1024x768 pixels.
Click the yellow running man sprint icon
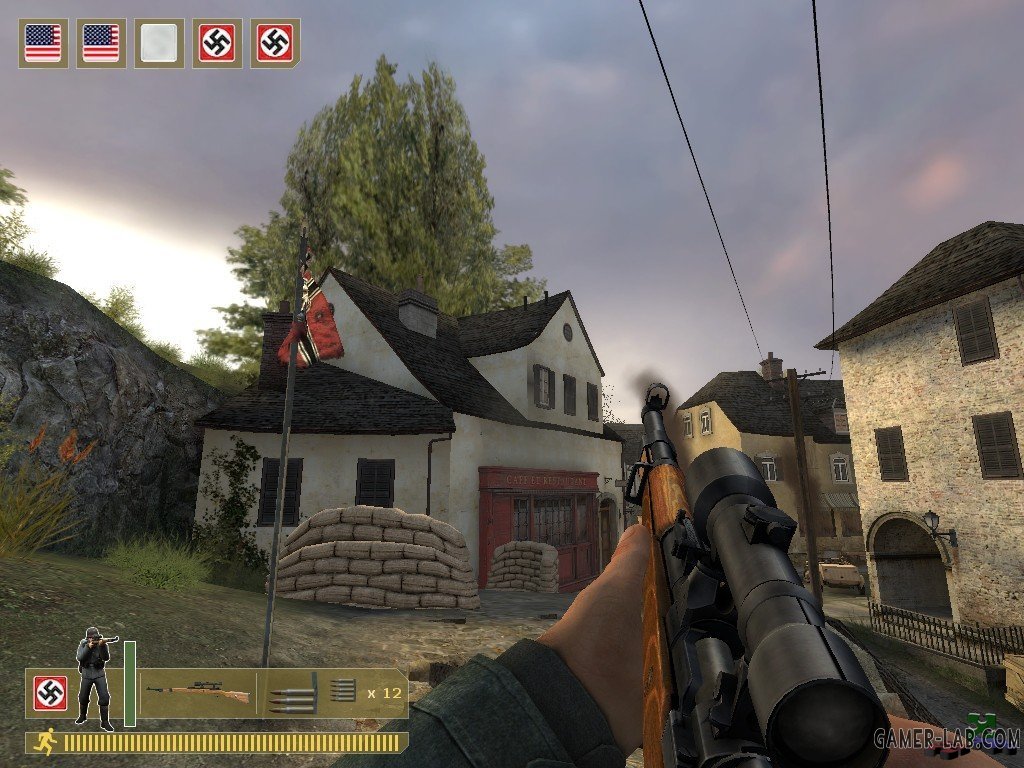coord(45,742)
